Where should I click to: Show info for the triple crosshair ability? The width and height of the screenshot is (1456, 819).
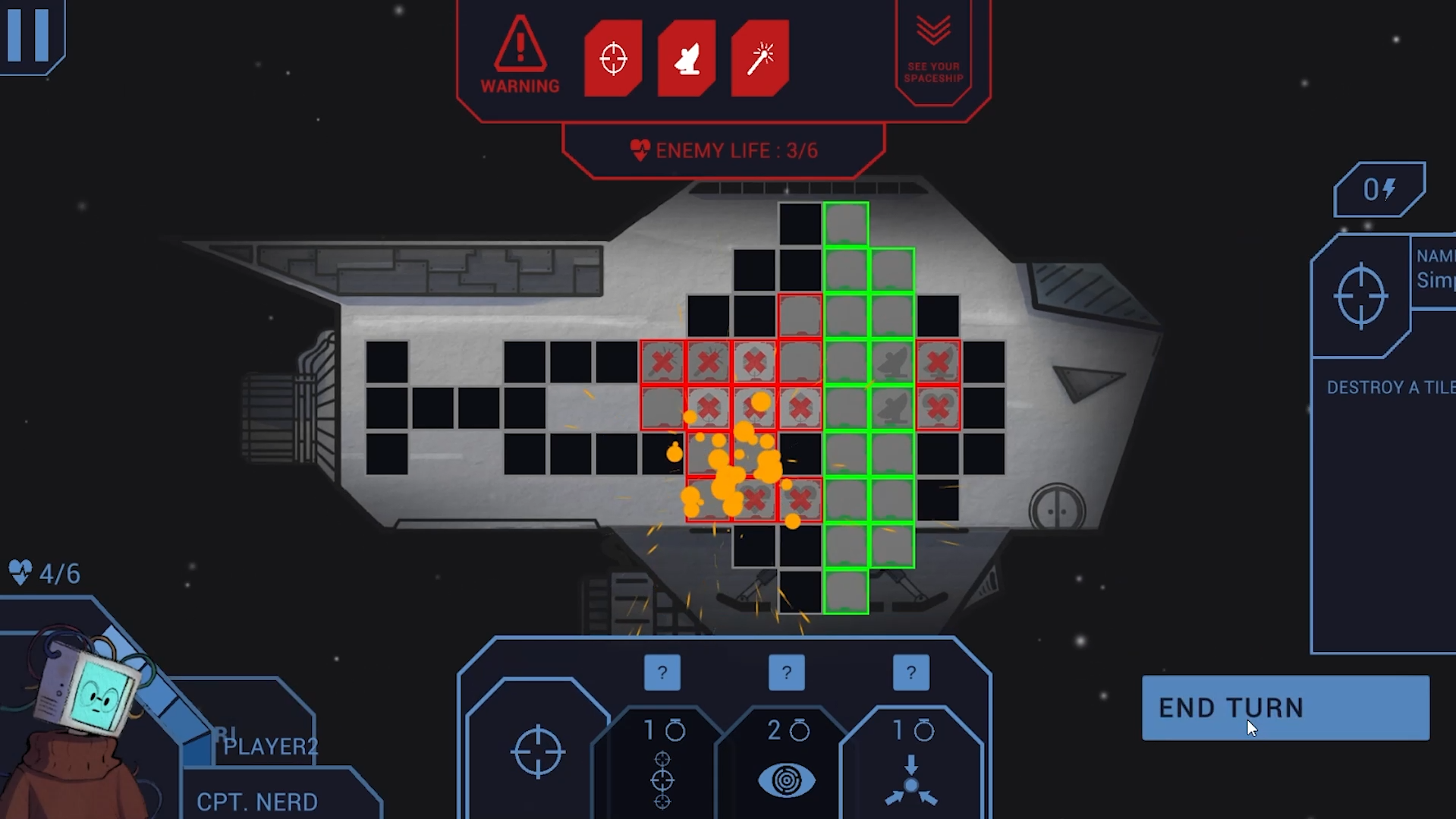662,673
